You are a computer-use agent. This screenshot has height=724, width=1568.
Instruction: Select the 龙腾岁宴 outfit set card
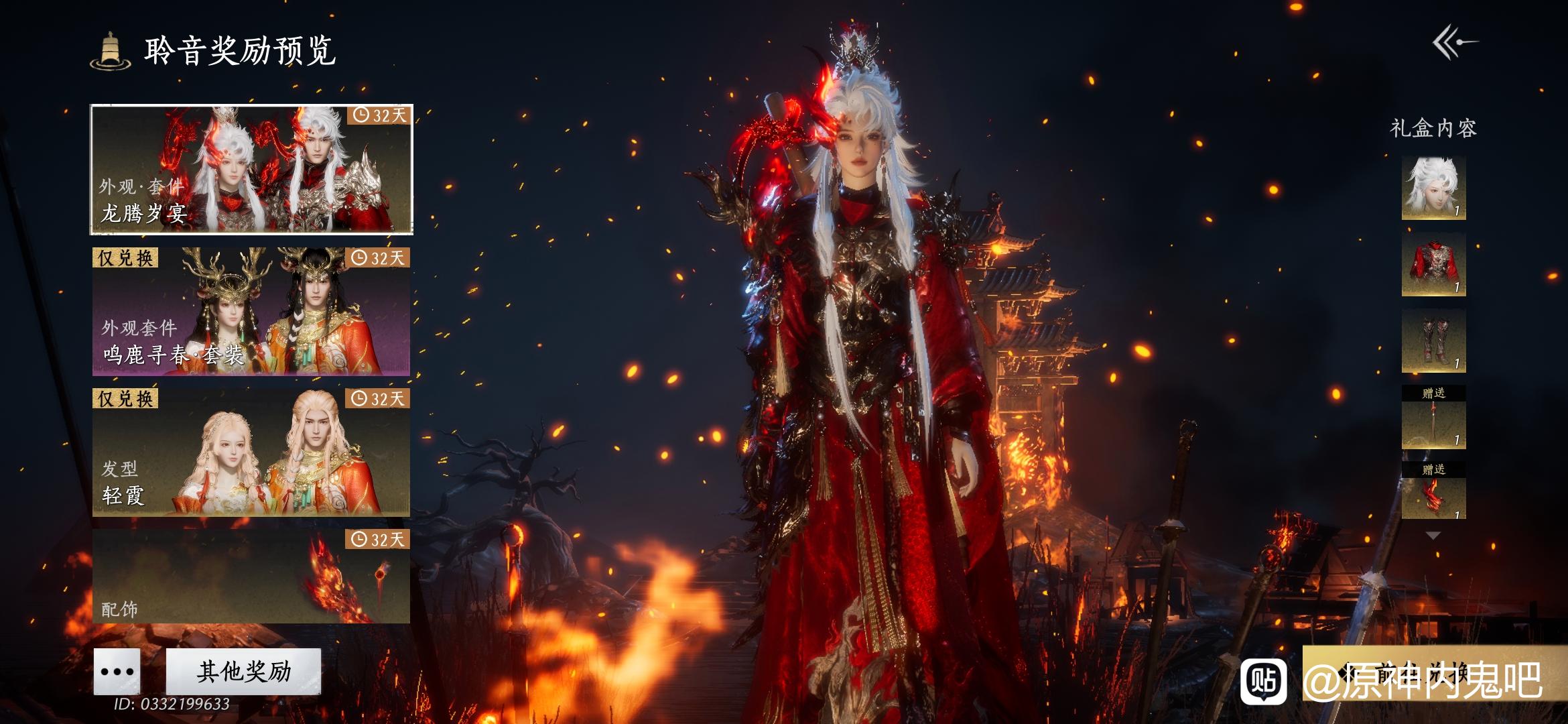pyautogui.click(x=251, y=170)
